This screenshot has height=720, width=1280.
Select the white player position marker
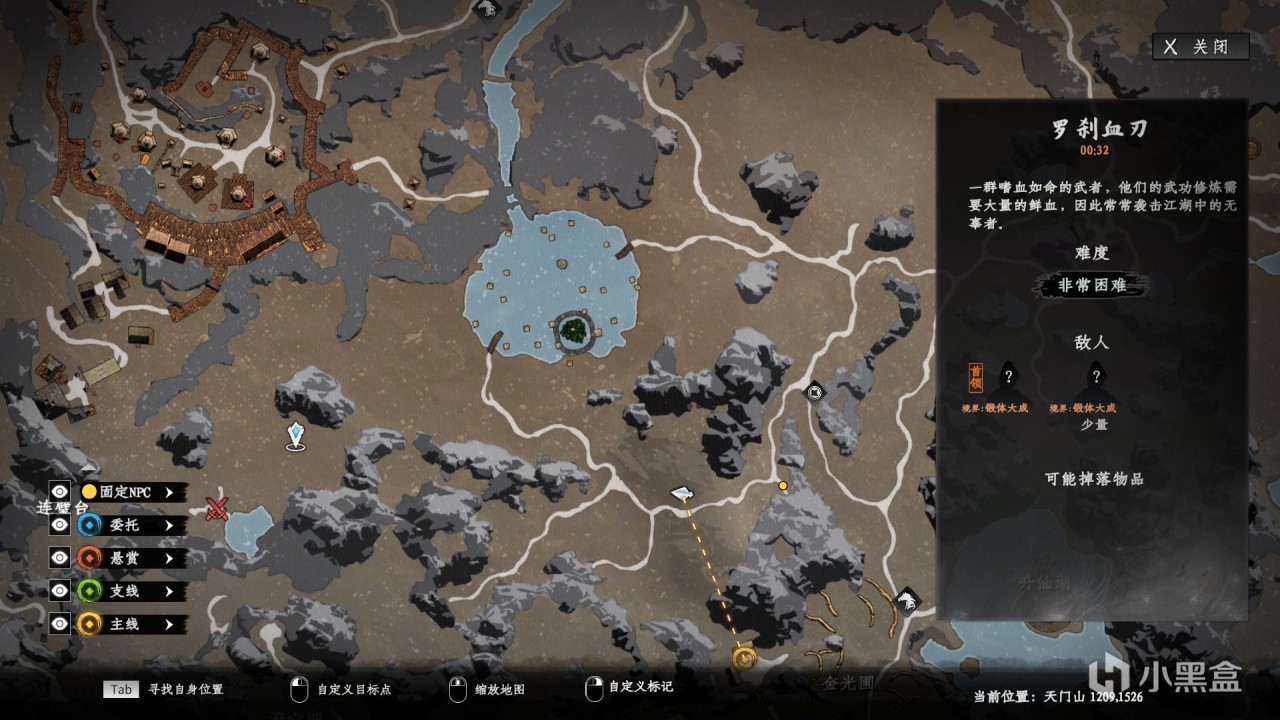(x=681, y=493)
